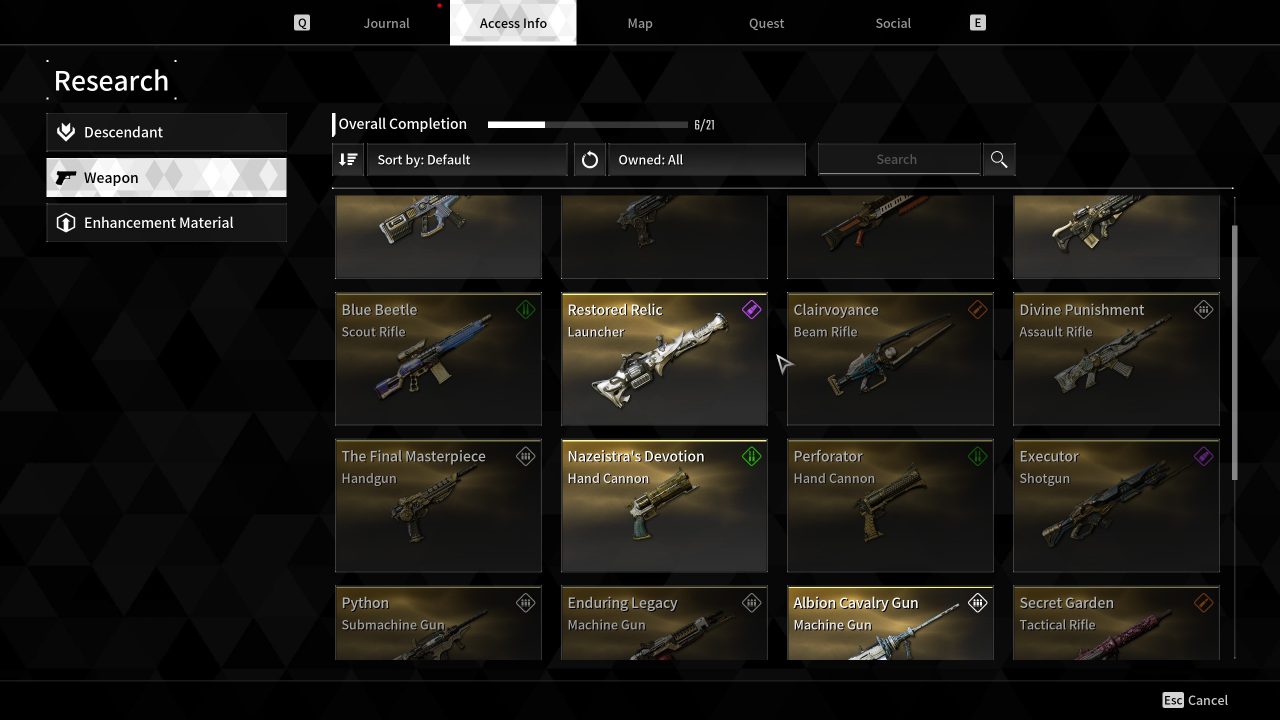Switch to the Quest tab
The image size is (1280, 720).
(x=766, y=23)
